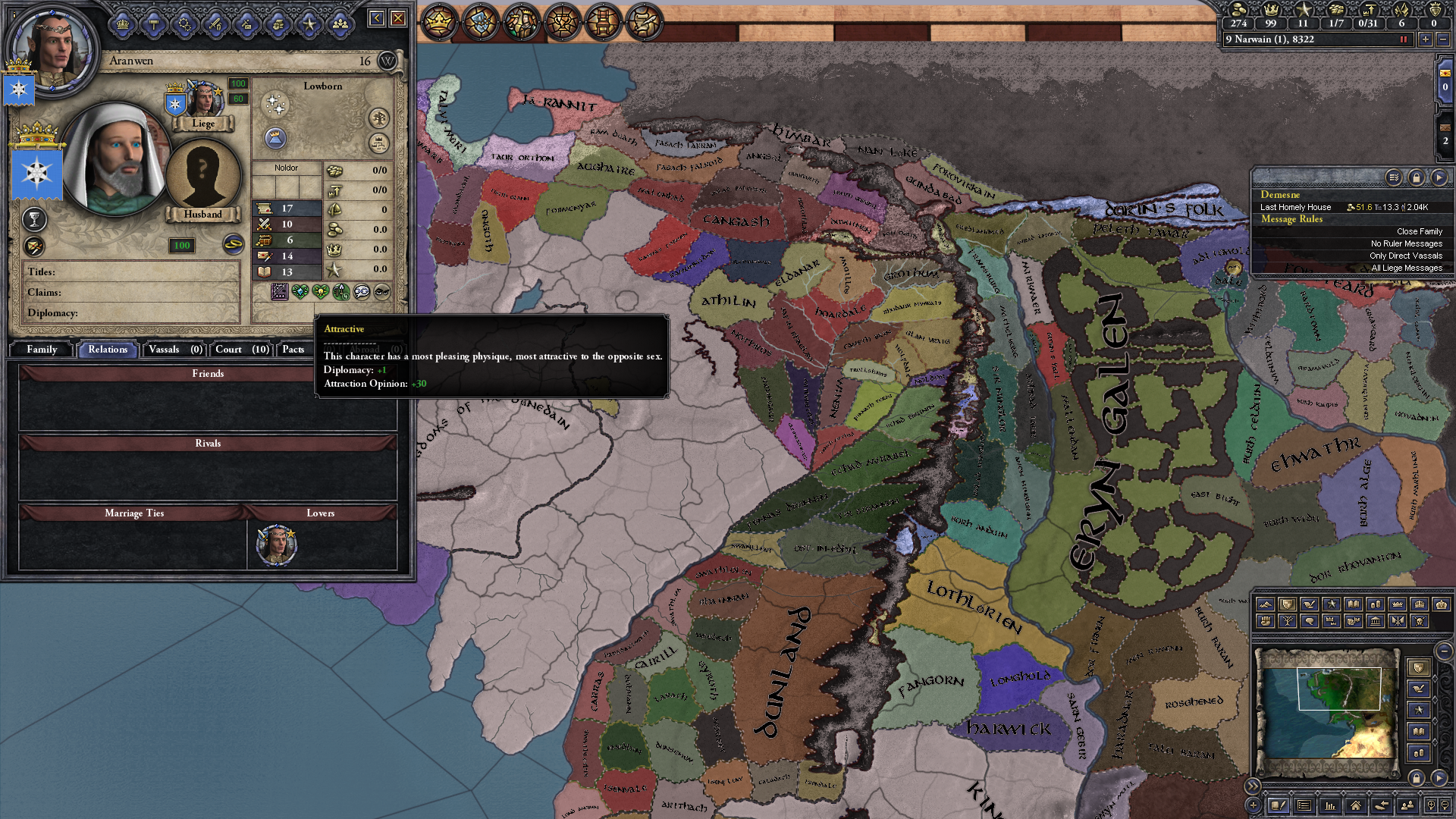Open the Intrigue screen via the goblet icon

561,23
